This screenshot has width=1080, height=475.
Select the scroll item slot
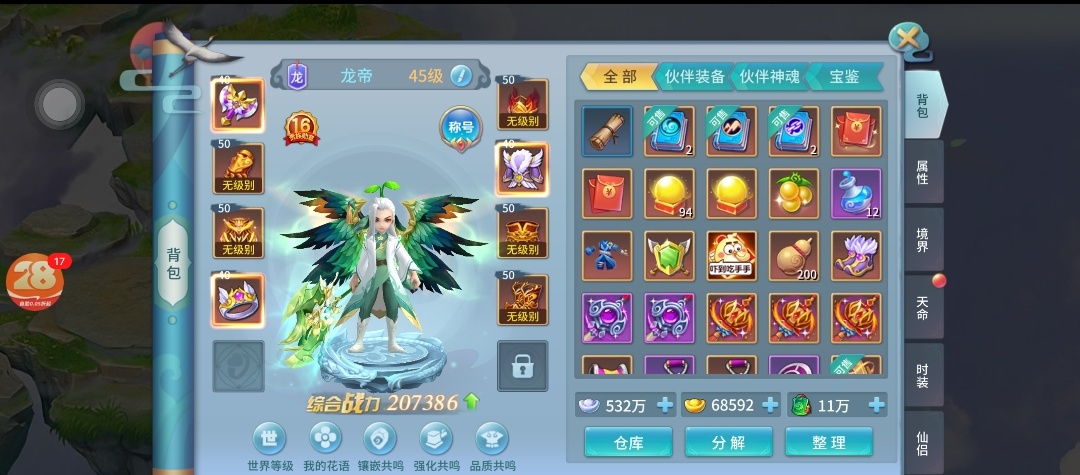(607, 131)
